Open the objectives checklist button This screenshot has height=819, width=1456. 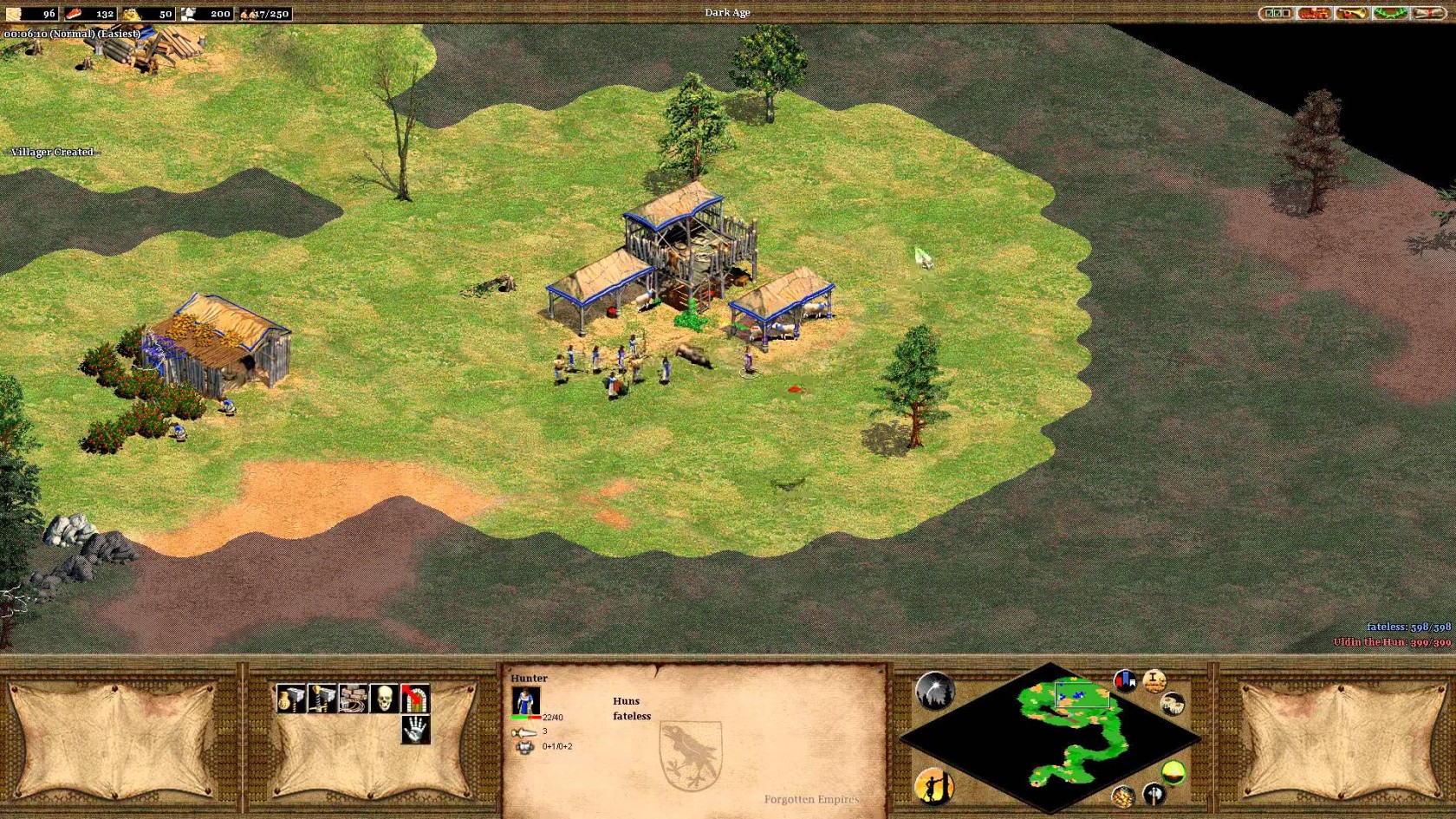[1275, 13]
